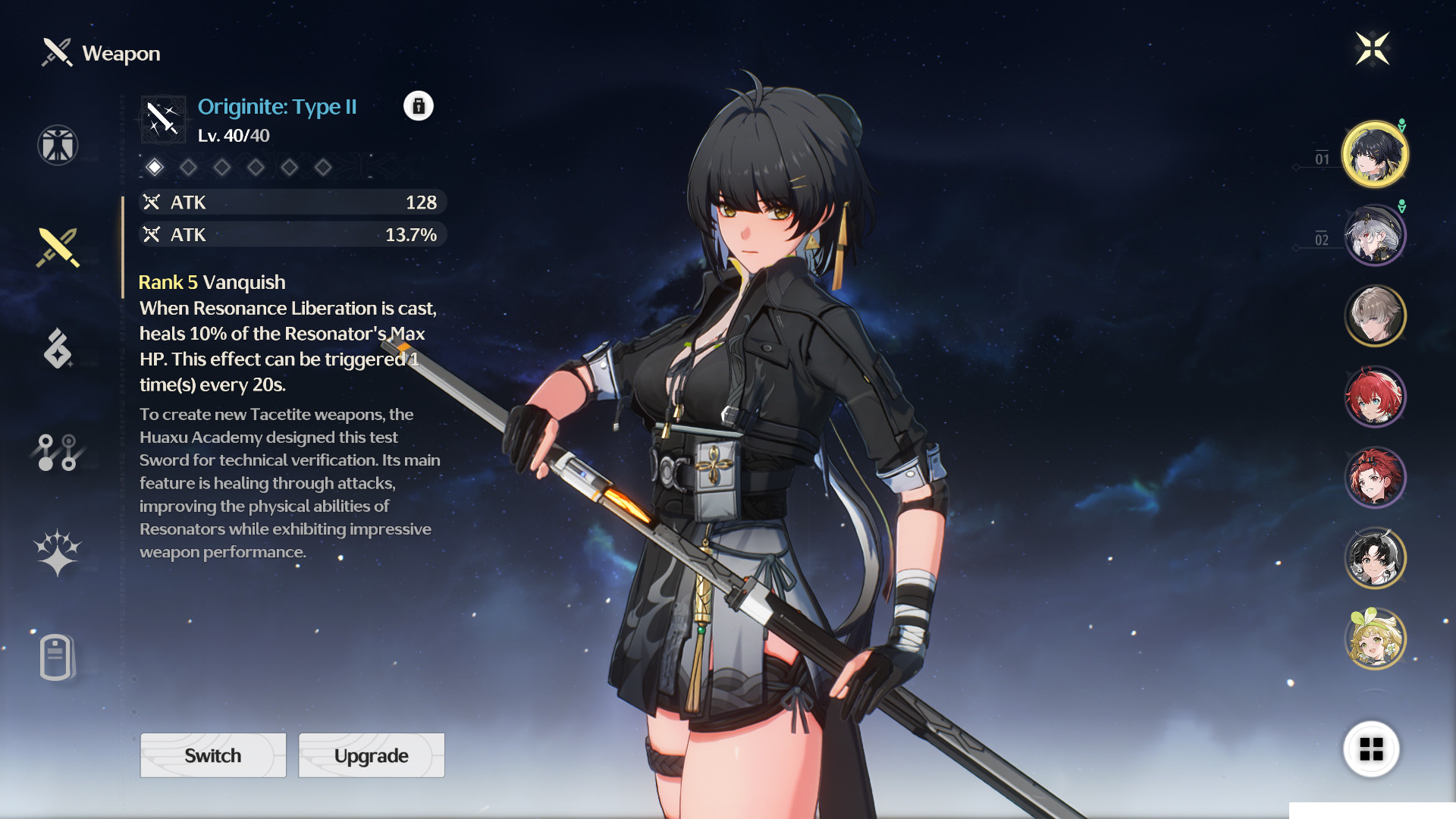Click the Originite: Type II weapon thumbnail
The width and height of the screenshot is (1456, 819).
click(162, 118)
